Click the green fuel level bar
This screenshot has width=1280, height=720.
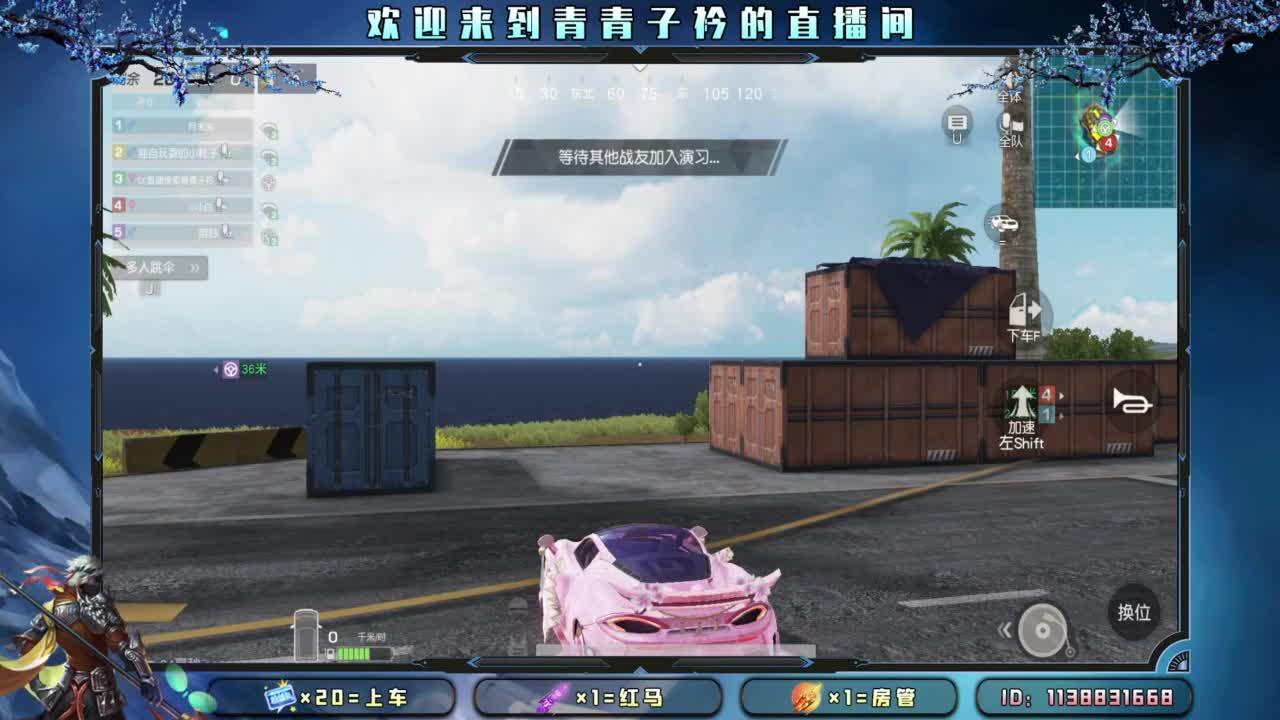[x=352, y=654]
